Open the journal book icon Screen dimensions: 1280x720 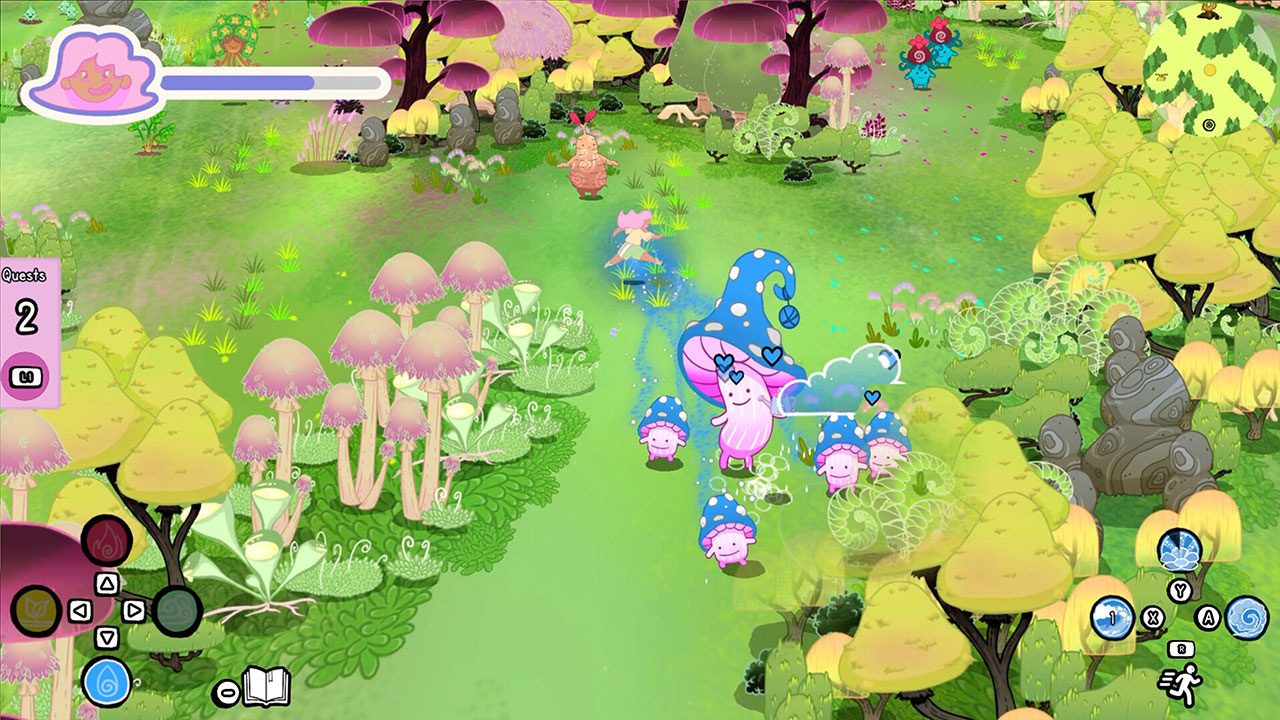point(266,686)
